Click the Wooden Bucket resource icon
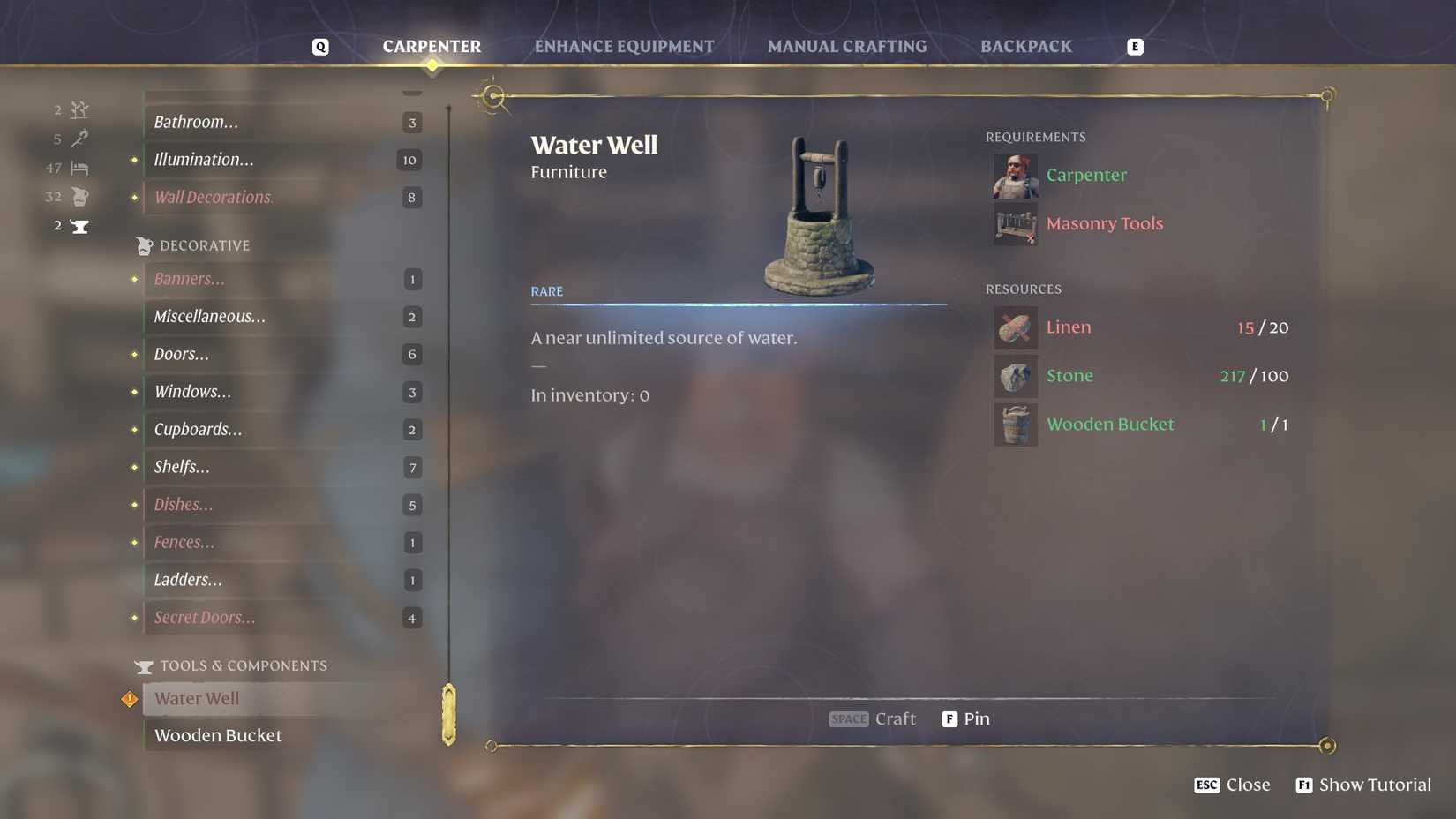The image size is (1456, 819). coord(1015,424)
